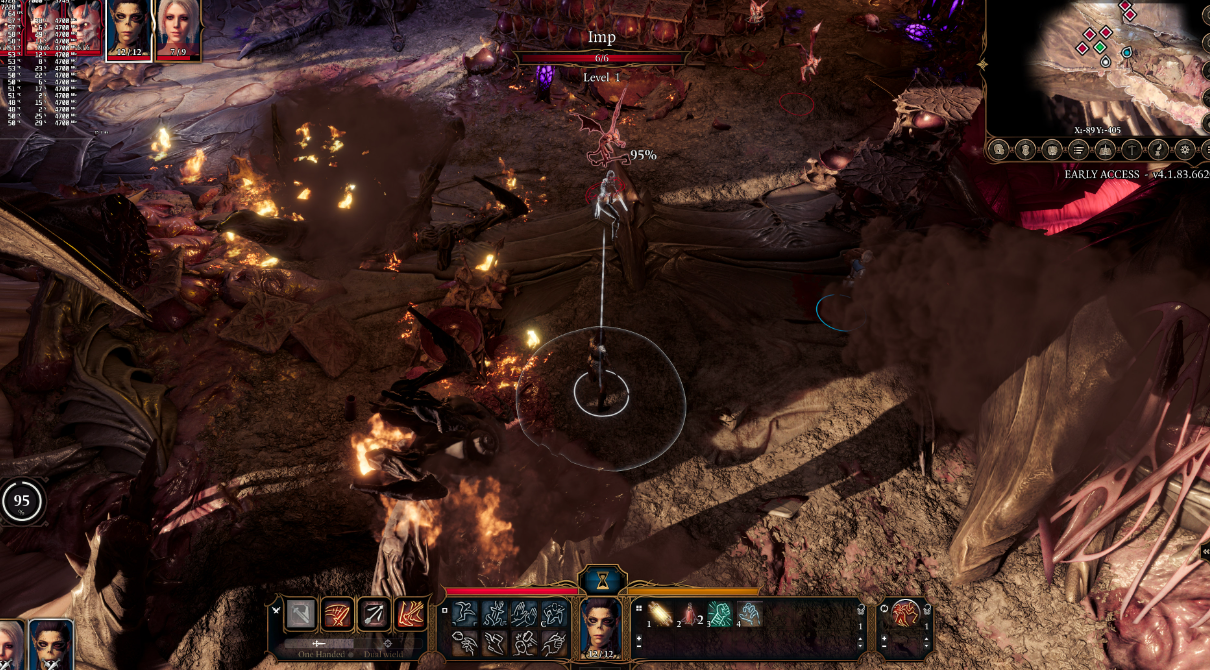Click the red enemy marker on the minimap

pos(1089,33)
